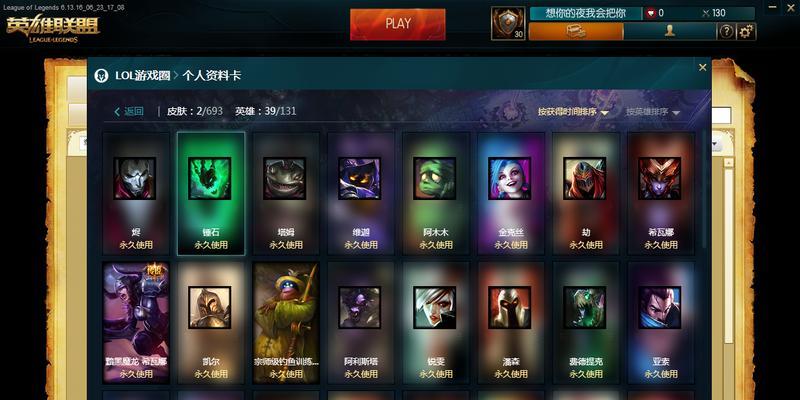800x400 pixels.
Task: Open the 按英雄排序 sort dropdown
Action: [x=653, y=112]
